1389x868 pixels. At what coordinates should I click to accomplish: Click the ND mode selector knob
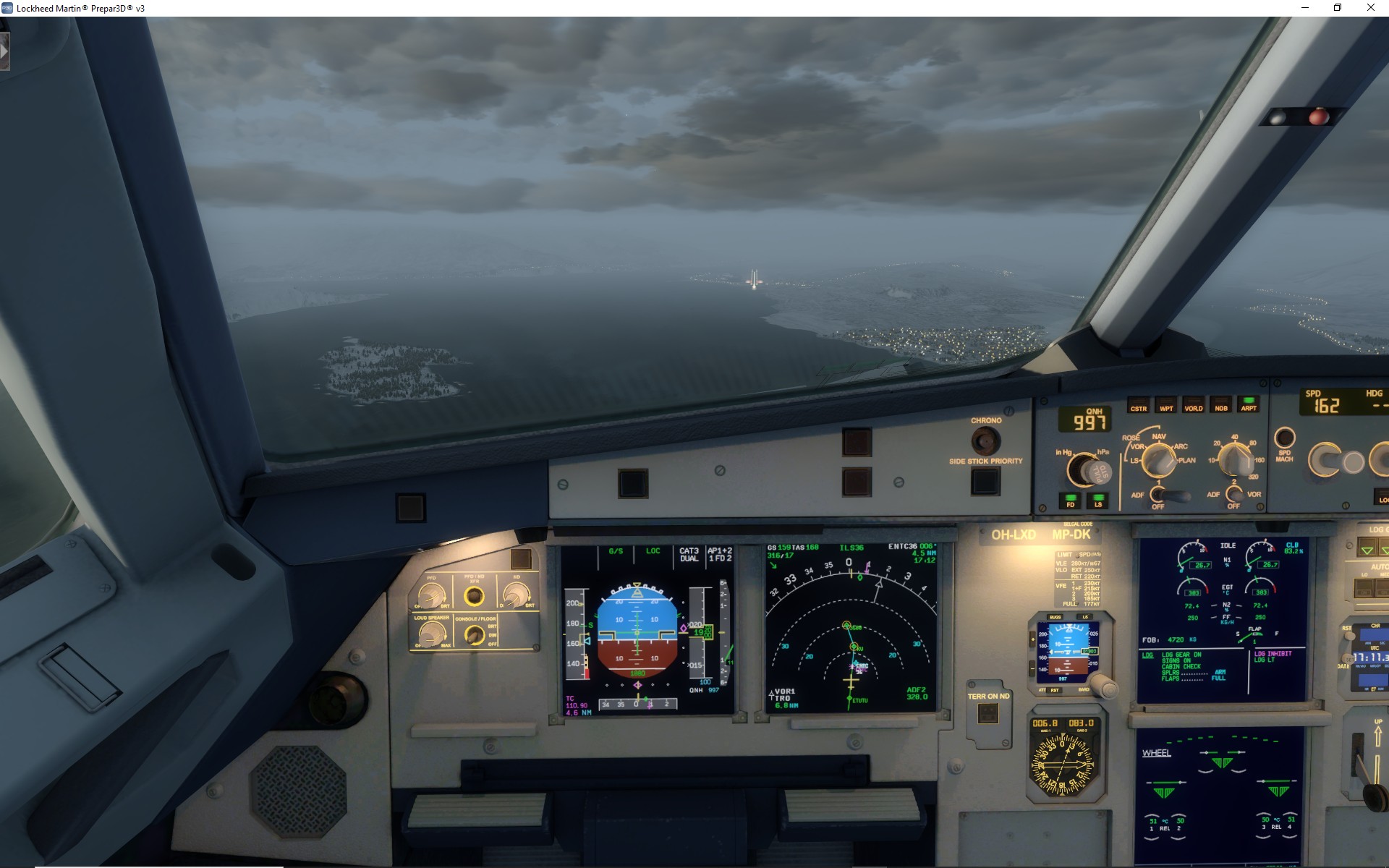(x=1159, y=460)
